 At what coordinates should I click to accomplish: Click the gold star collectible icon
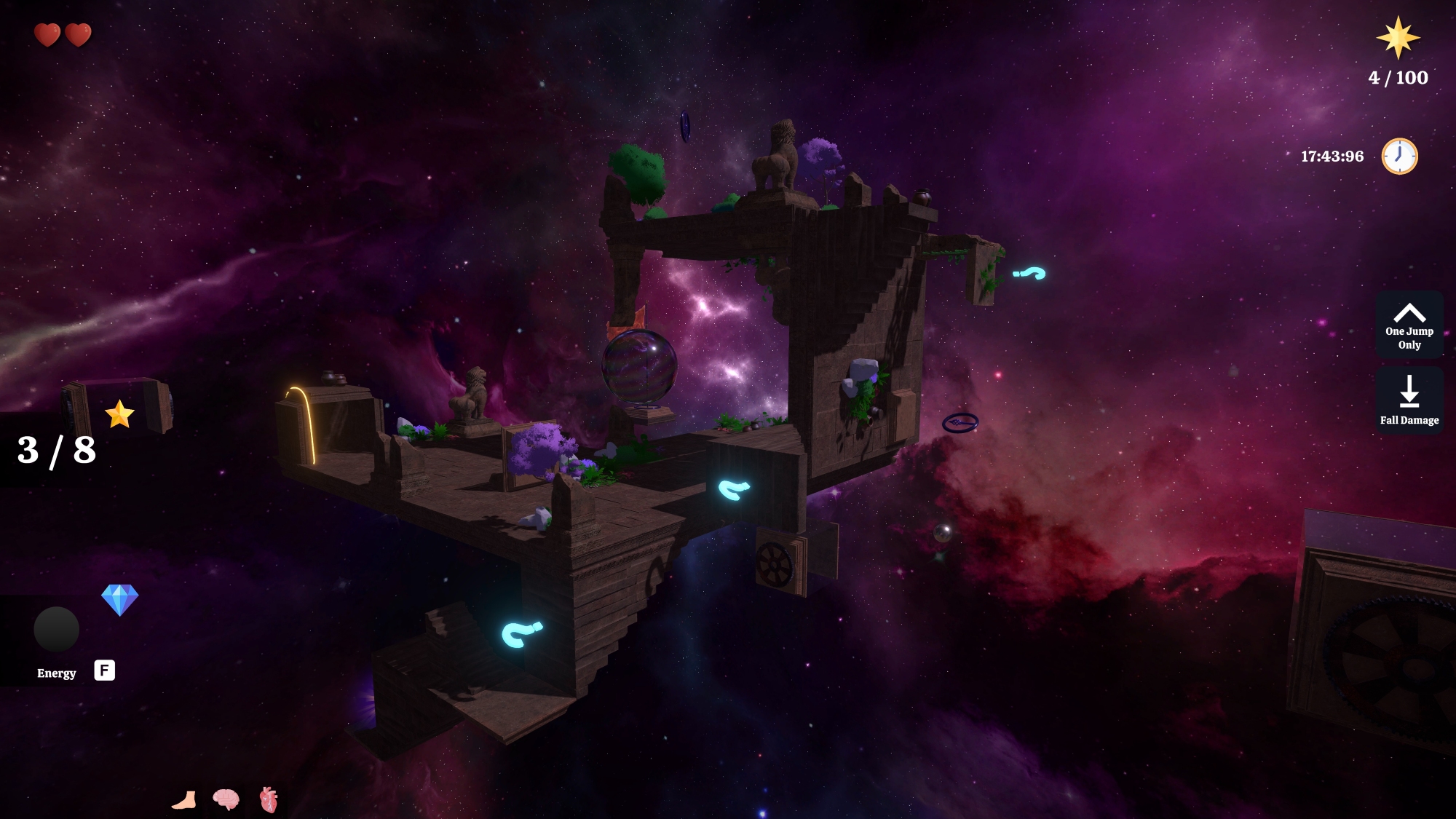click(119, 414)
